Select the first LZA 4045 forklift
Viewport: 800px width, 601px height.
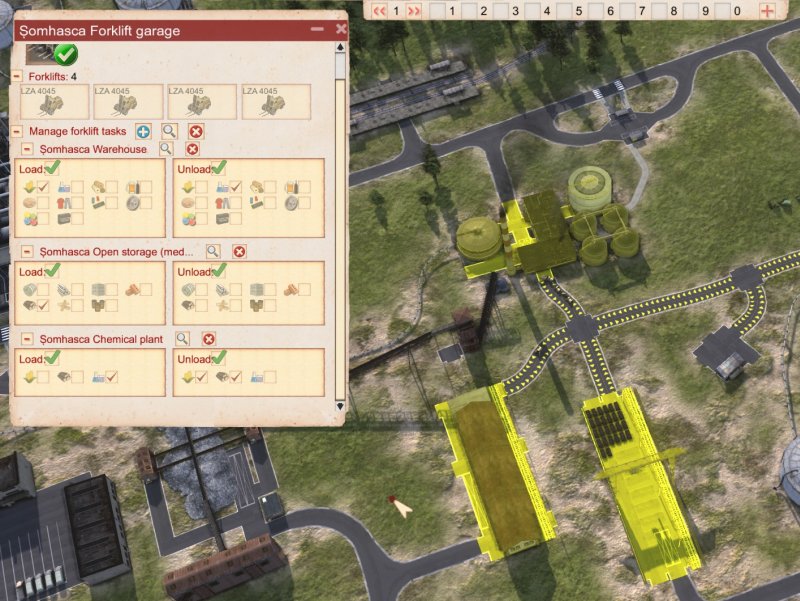tap(52, 102)
